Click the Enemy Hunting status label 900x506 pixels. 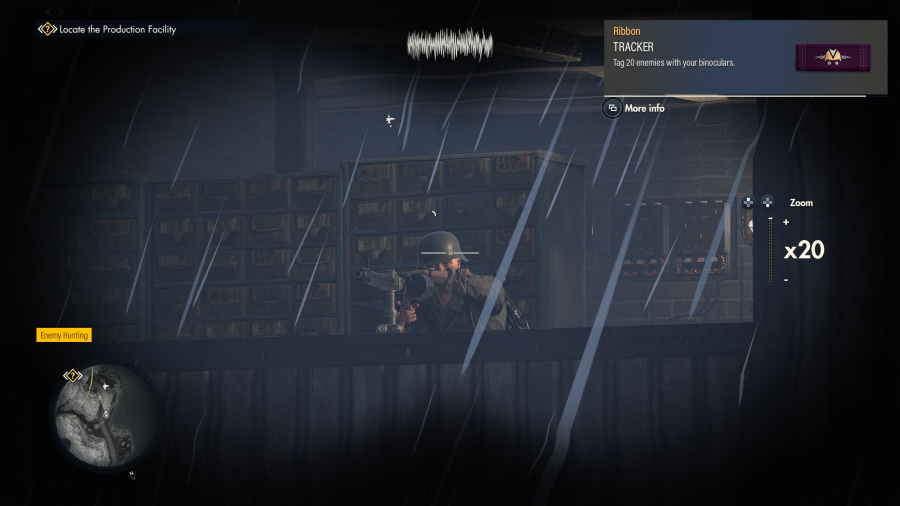tap(65, 335)
